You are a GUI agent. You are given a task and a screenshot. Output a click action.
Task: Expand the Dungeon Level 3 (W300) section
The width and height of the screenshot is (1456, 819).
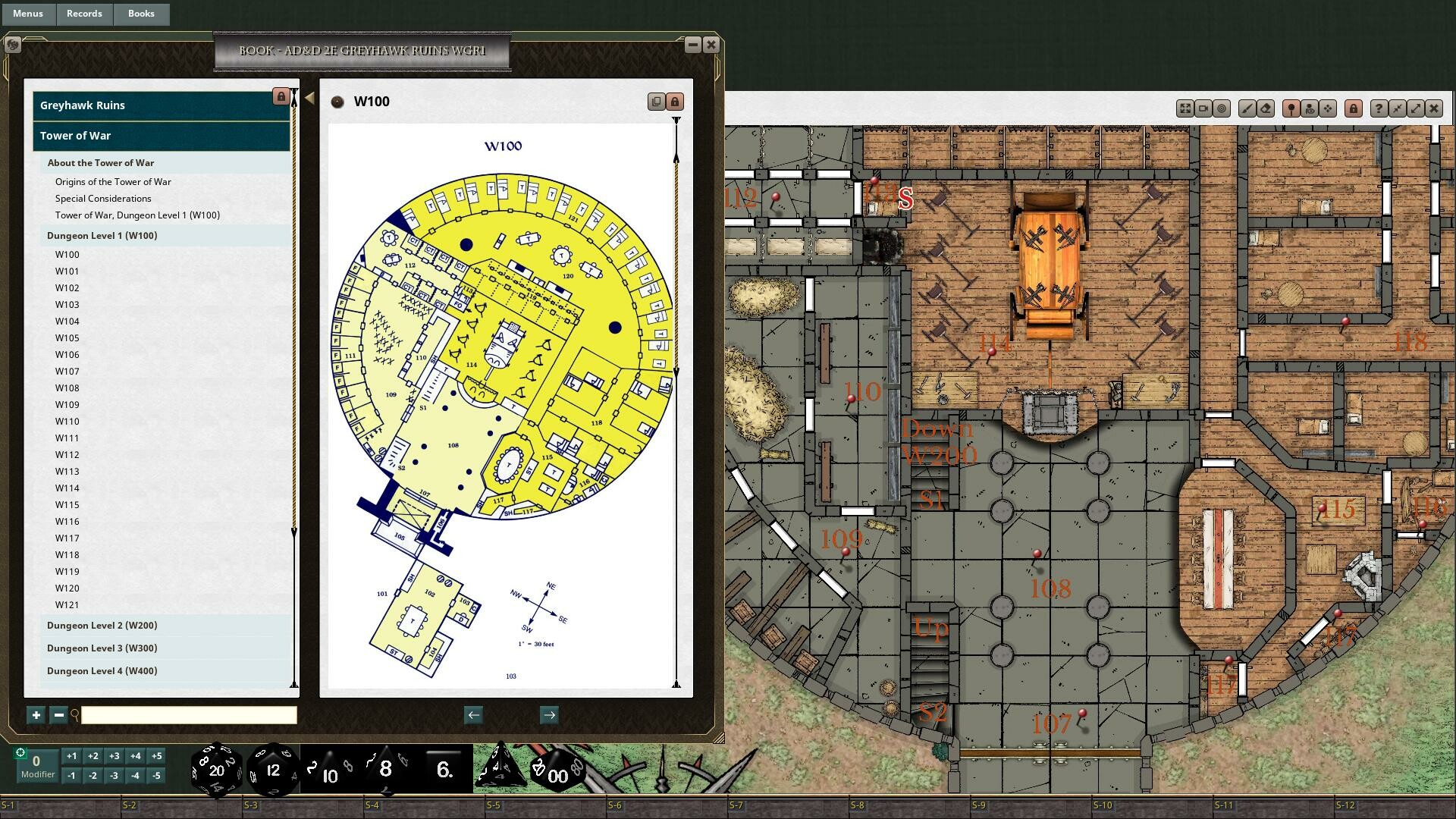click(x=101, y=648)
